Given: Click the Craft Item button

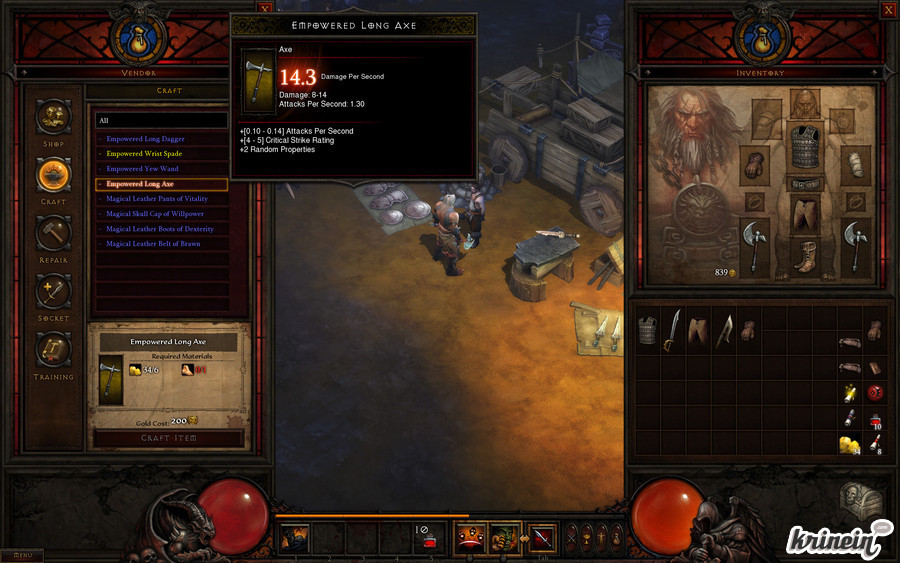Looking at the screenshot, I should [x=168, y=438].
